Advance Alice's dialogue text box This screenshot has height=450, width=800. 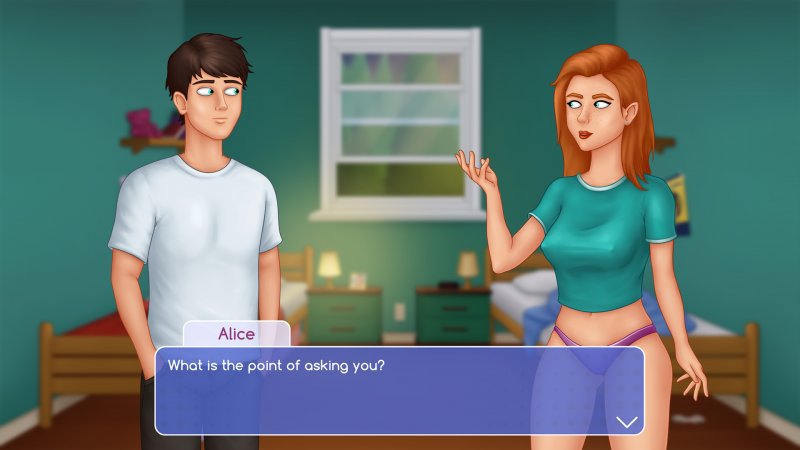pyautogui.click(x=398, y=390)
